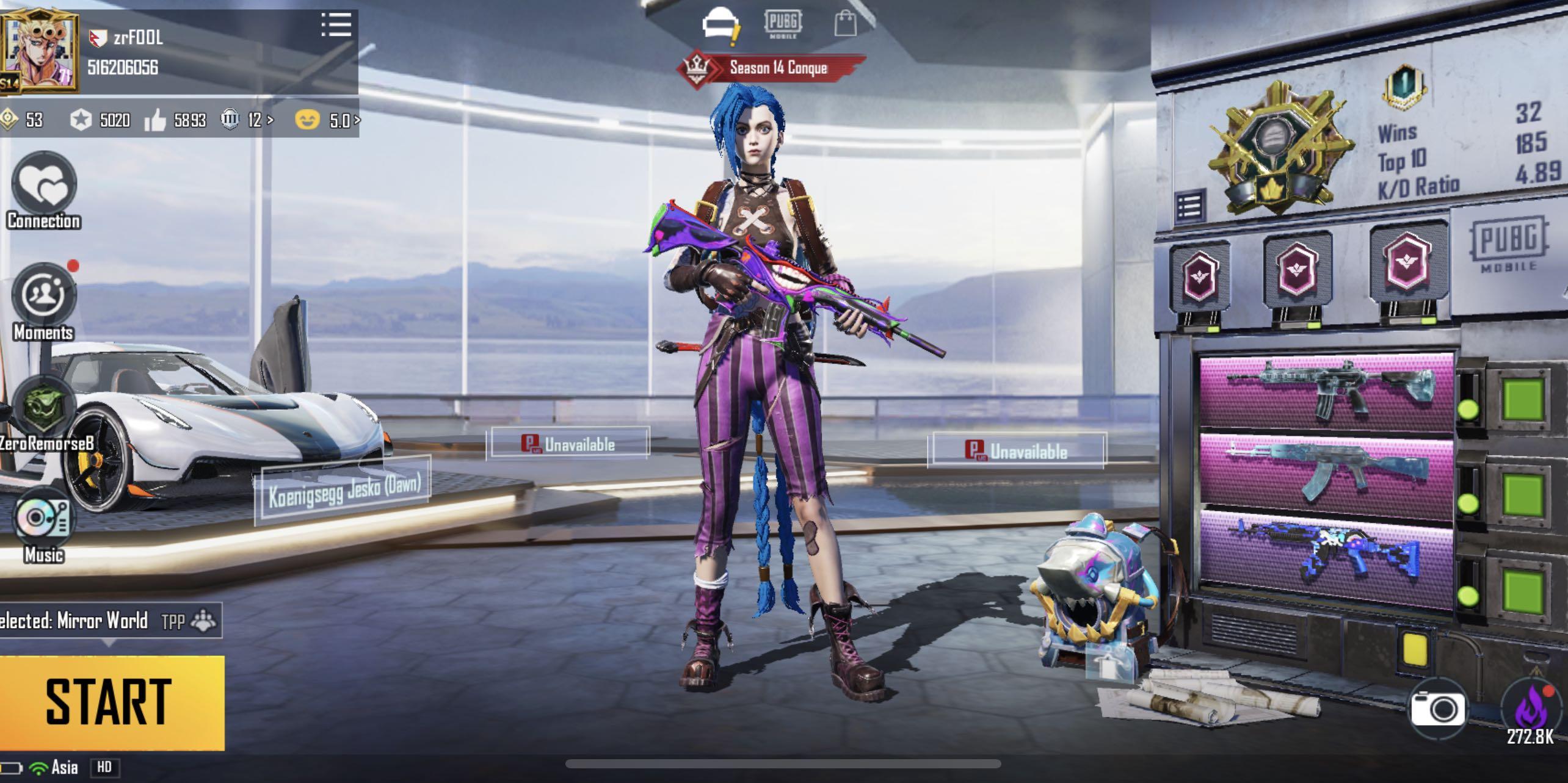The width and height of the screenshot is (1568, 783).
Task: Open the shopping bag tab
Action: coord(845,24)
